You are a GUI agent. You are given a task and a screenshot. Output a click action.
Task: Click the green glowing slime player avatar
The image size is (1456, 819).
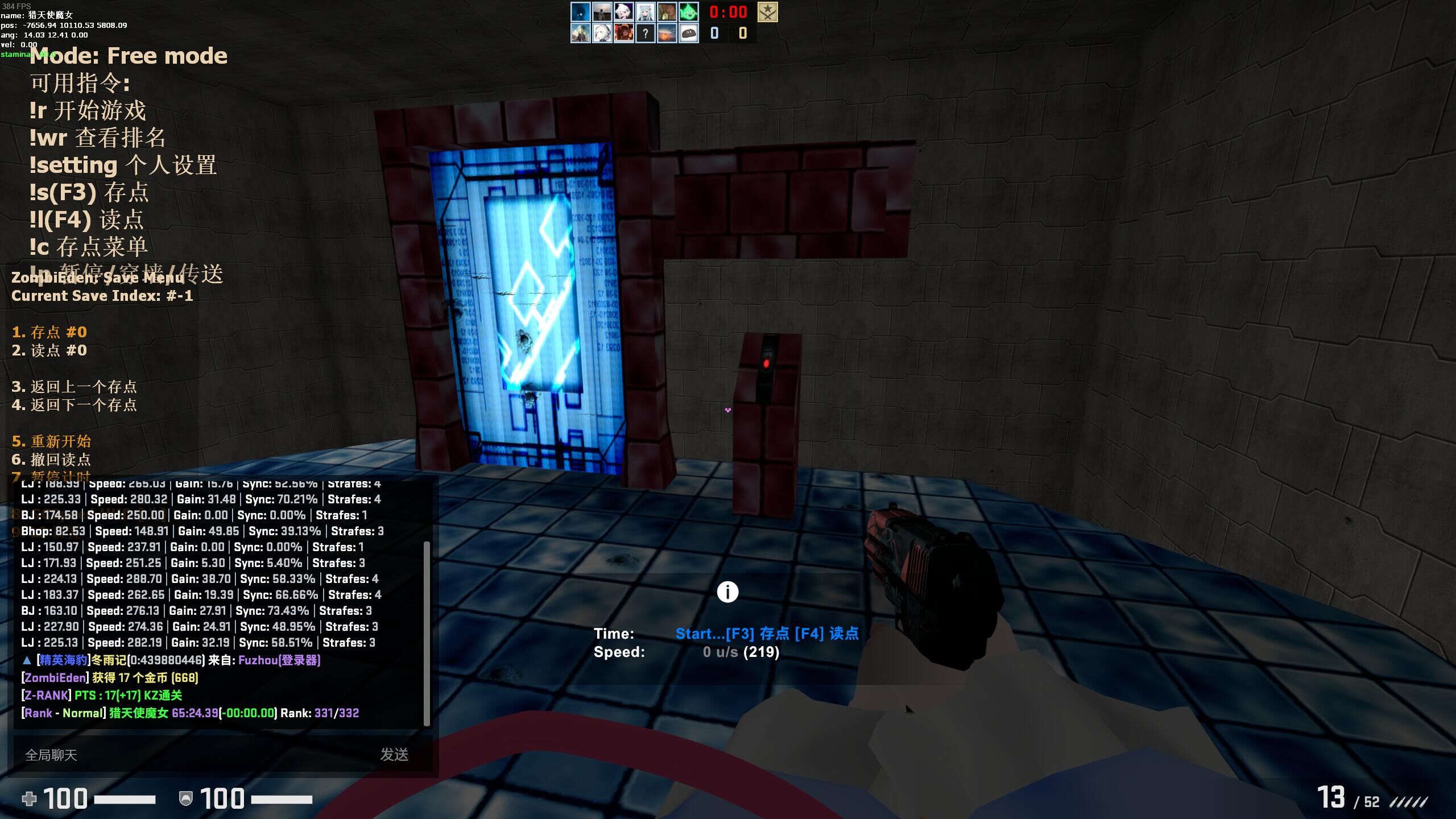[x=688, y=12]
